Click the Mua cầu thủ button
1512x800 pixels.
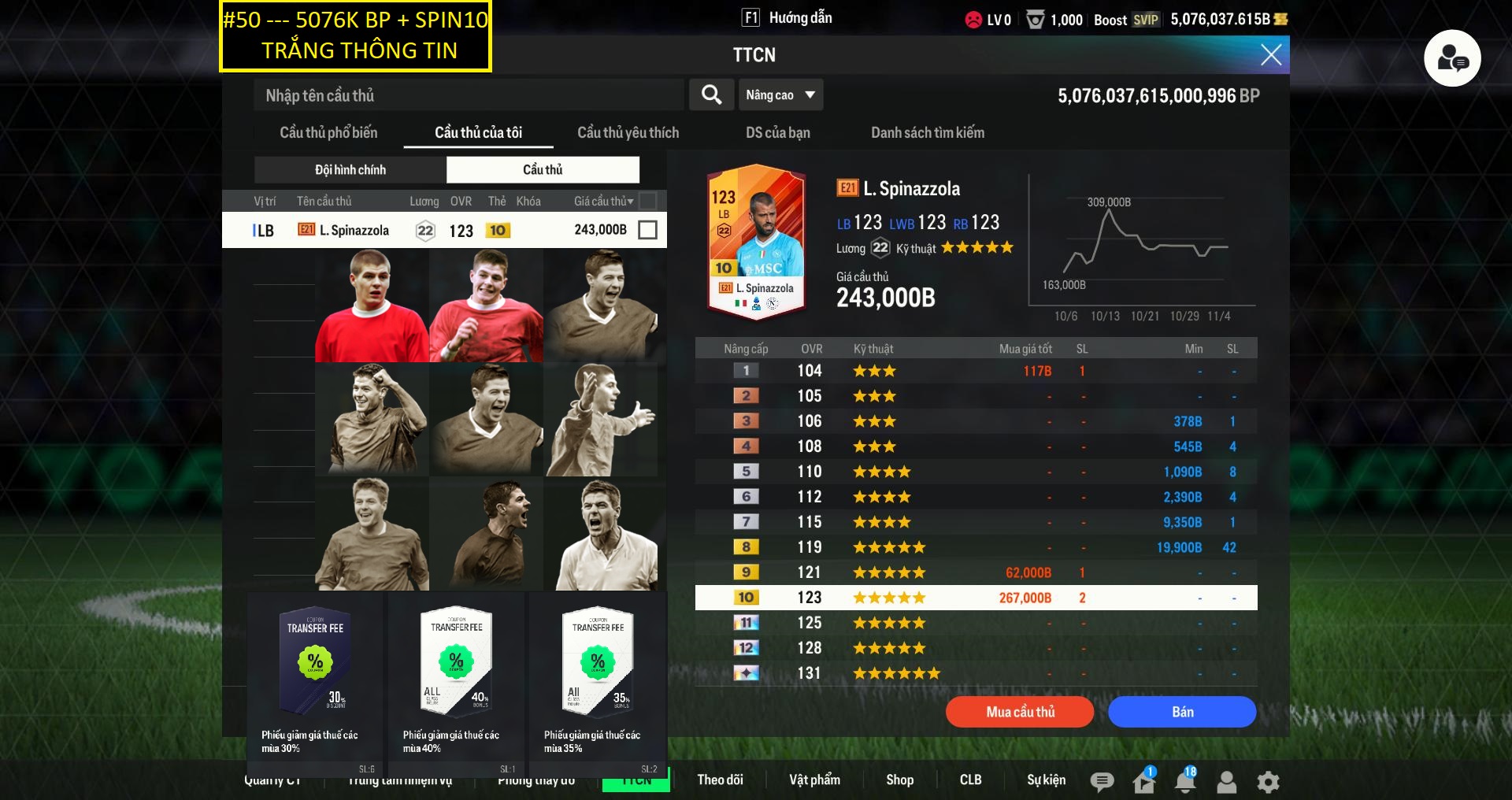pos(1019,712)
